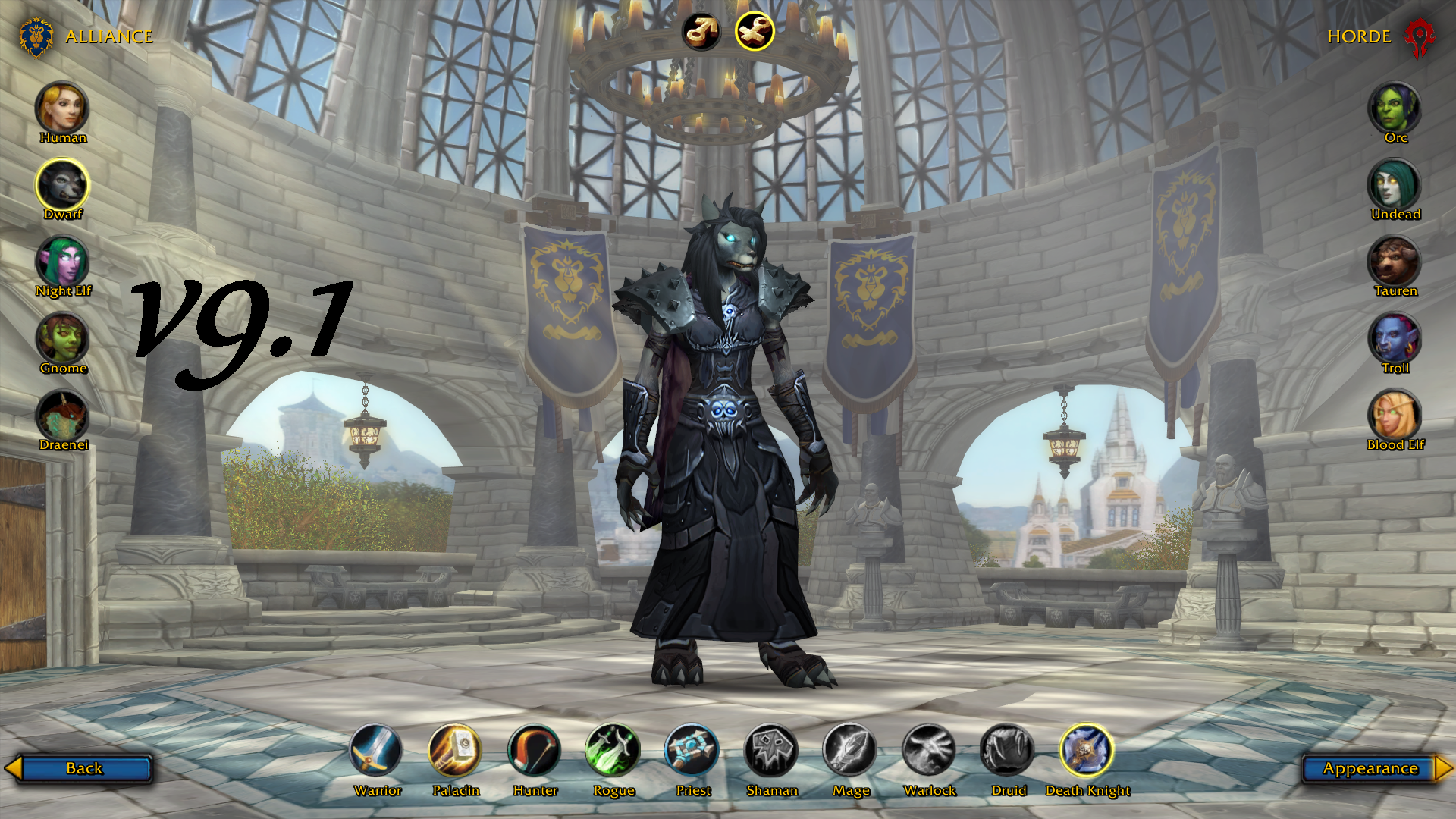This screenshot has width=1456, height=819.
Task: Select the male gender icon
Action: [x=701, y=32]
